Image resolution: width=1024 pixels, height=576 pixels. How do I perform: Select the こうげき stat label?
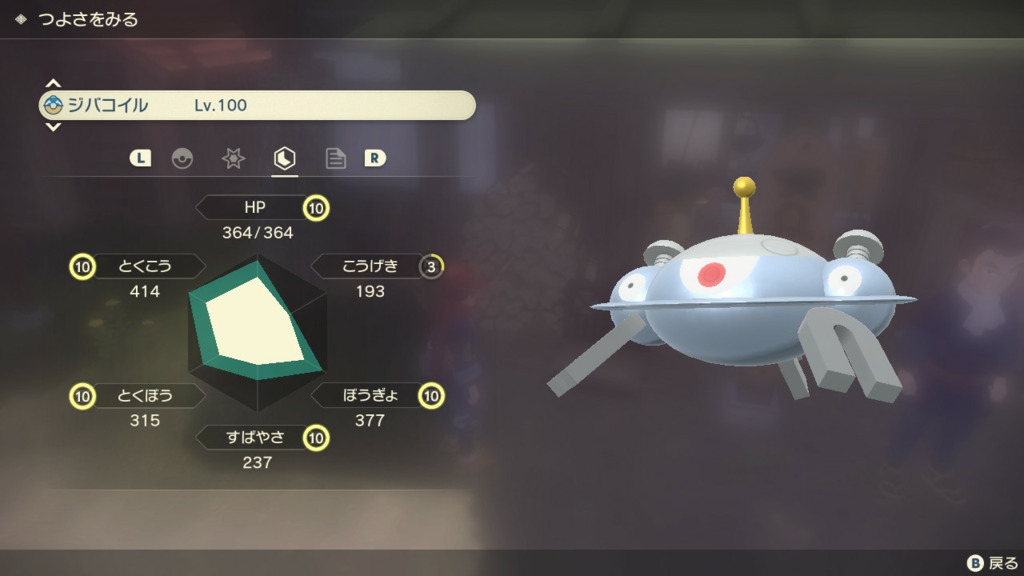pos(369,266)
